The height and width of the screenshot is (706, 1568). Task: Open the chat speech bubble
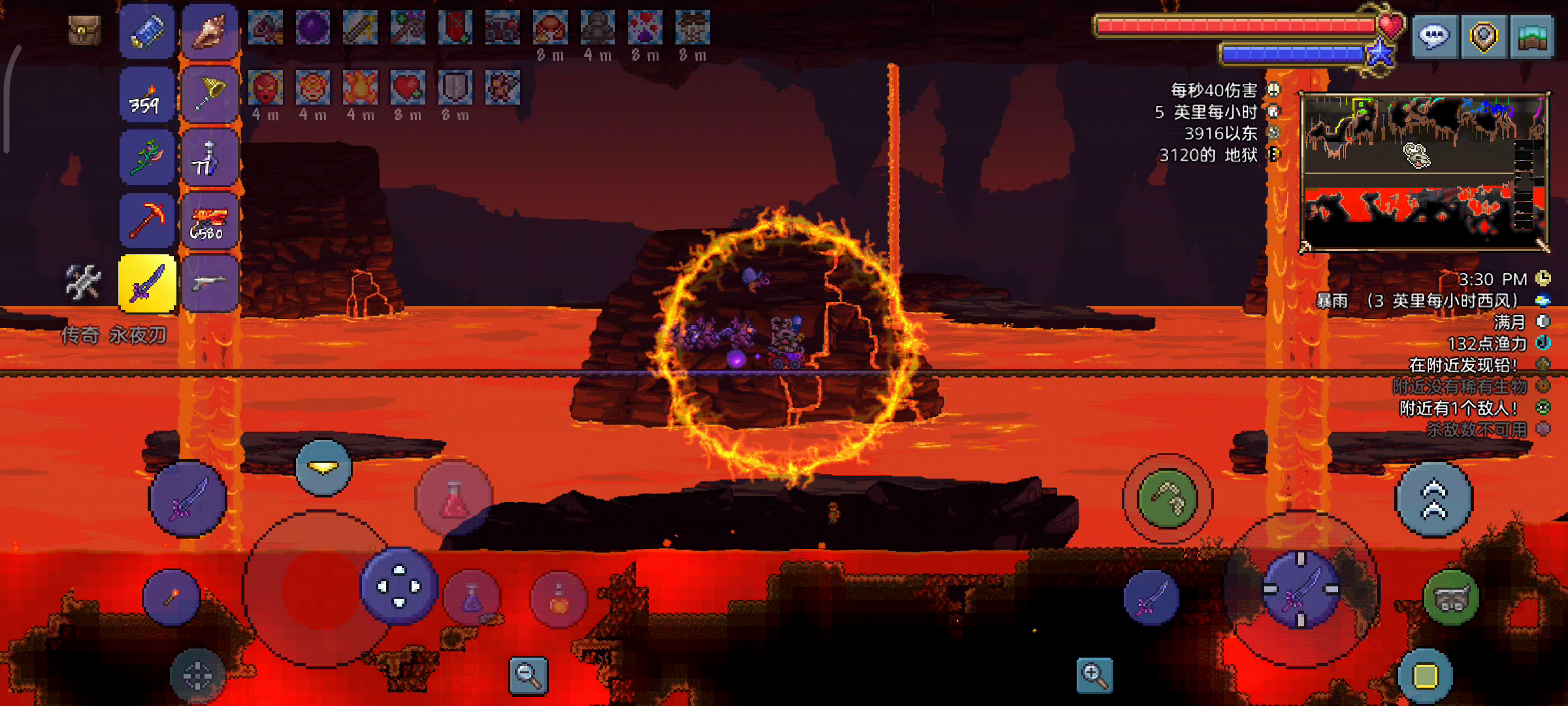click(x=1434, y=37)
